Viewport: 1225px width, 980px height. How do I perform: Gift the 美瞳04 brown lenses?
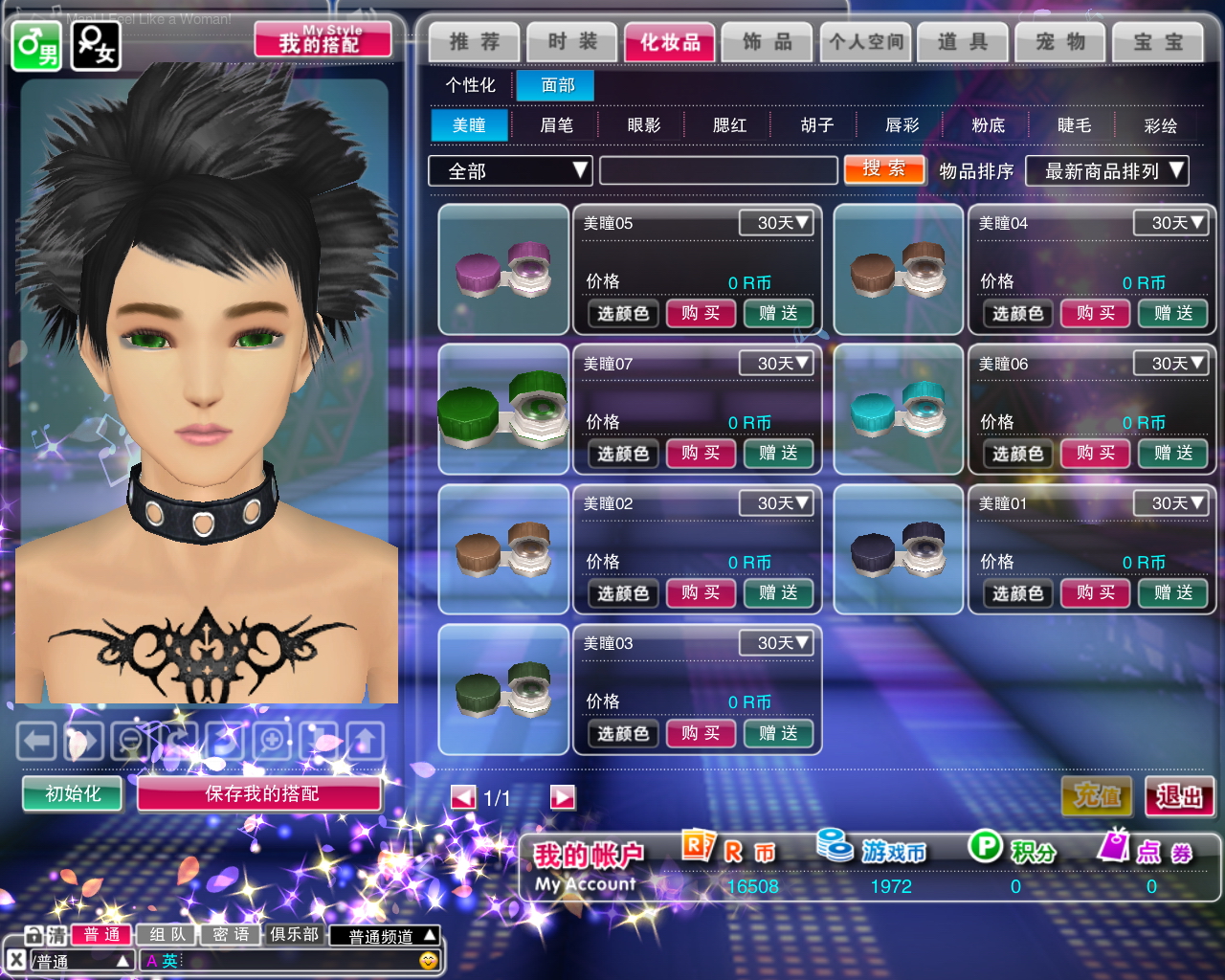pyautogui.click(x=1172, y=313)
